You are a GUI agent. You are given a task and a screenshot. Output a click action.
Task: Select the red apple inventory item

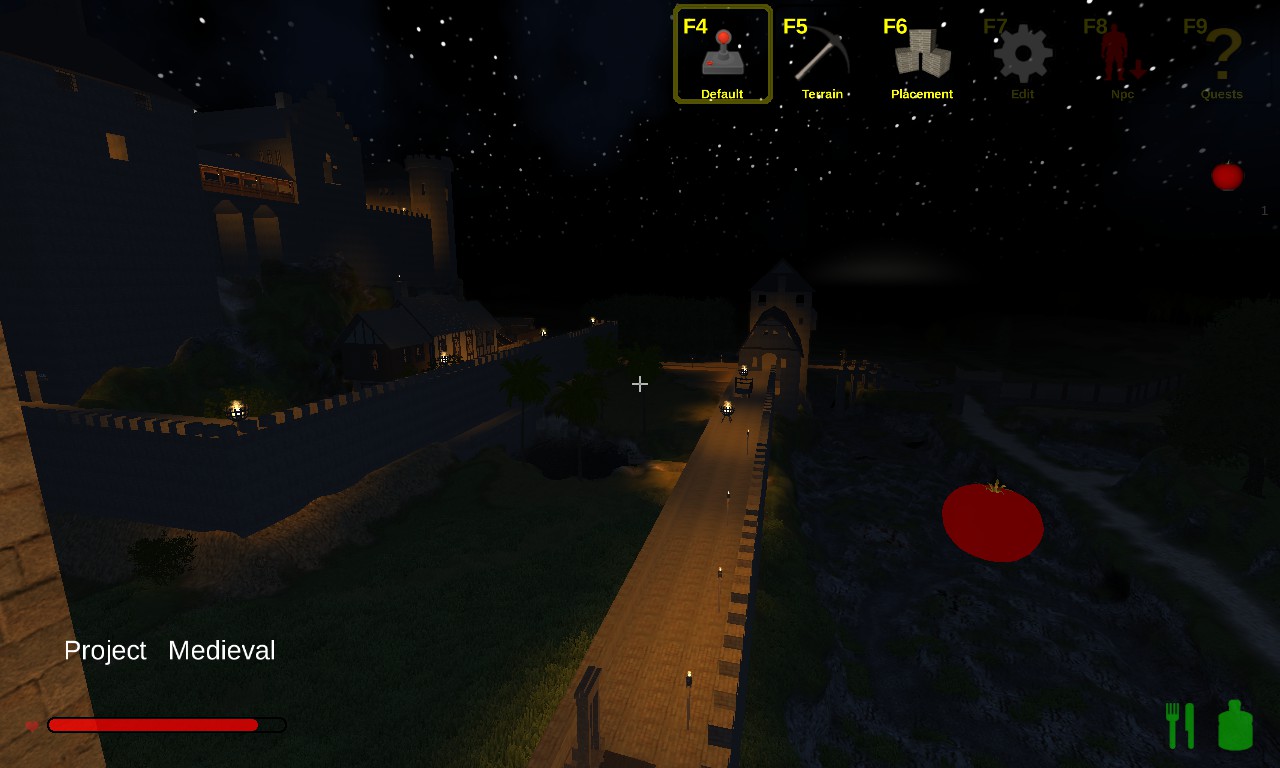tap(1227, 176)
